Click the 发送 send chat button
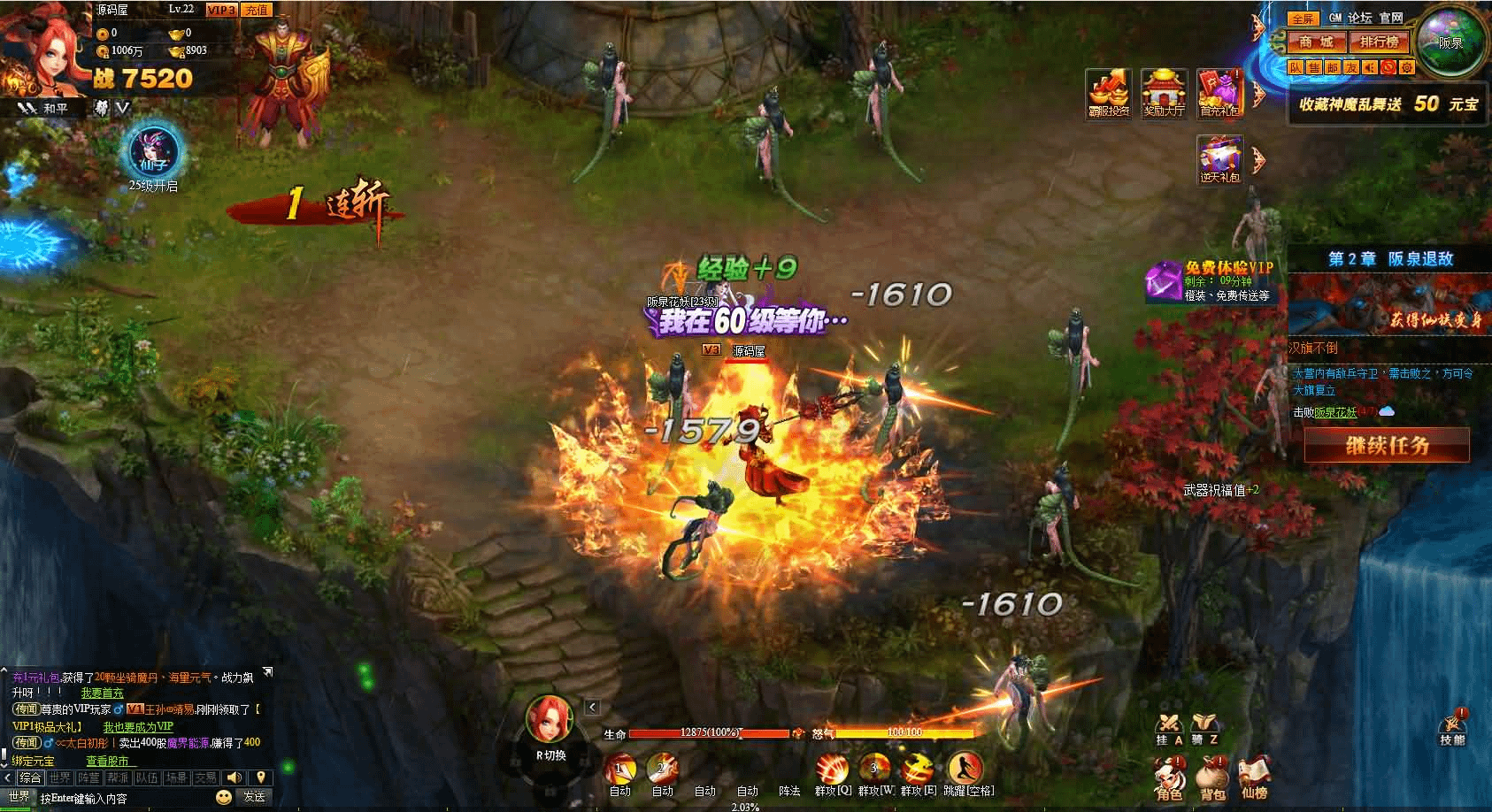Screen dimensions: 1492x812 (x=254, y=796)
